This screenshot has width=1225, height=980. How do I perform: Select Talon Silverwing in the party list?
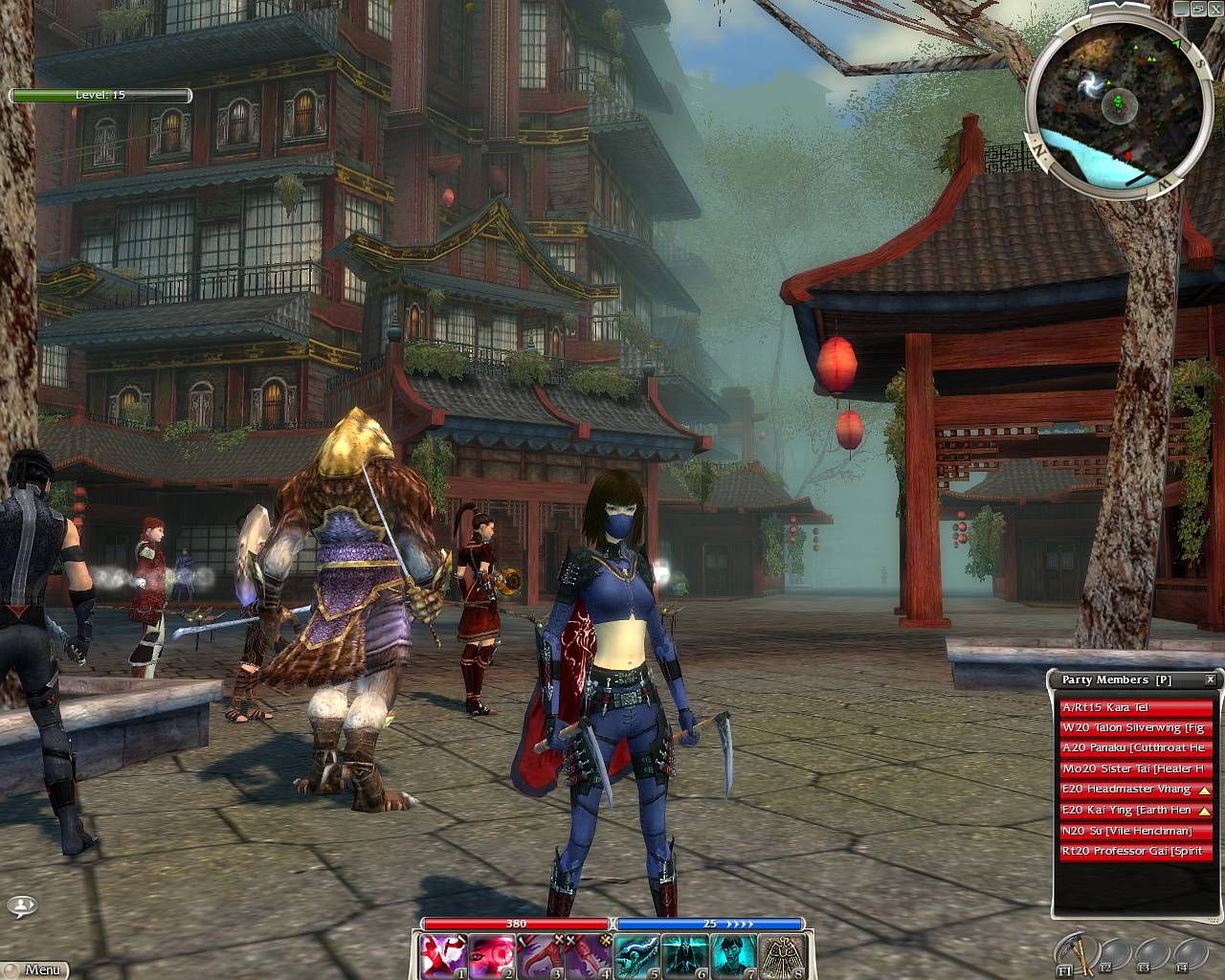[1136, 728]
